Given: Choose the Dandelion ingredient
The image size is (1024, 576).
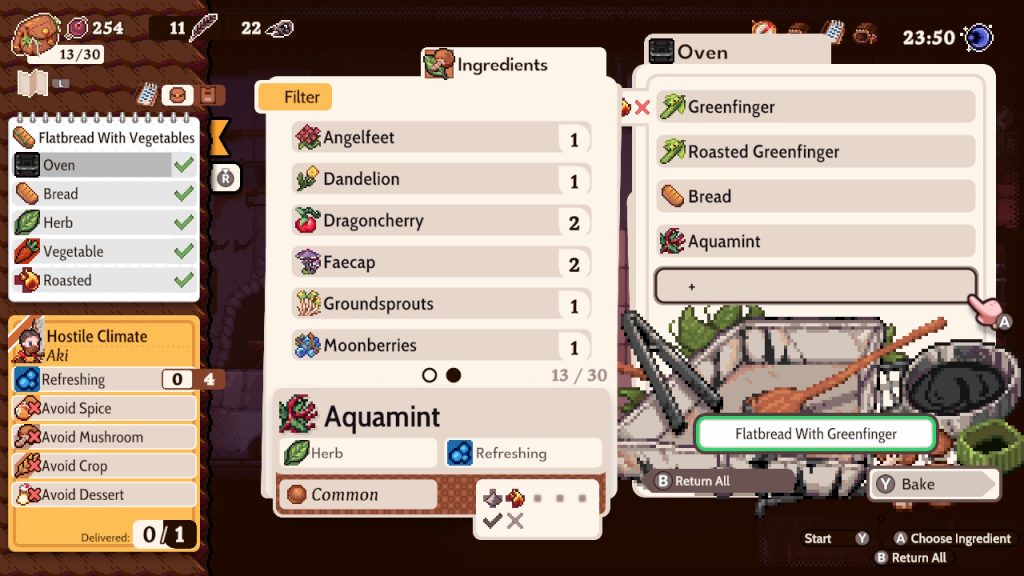Looking at the screenshot, I should (x=440, y=180).
